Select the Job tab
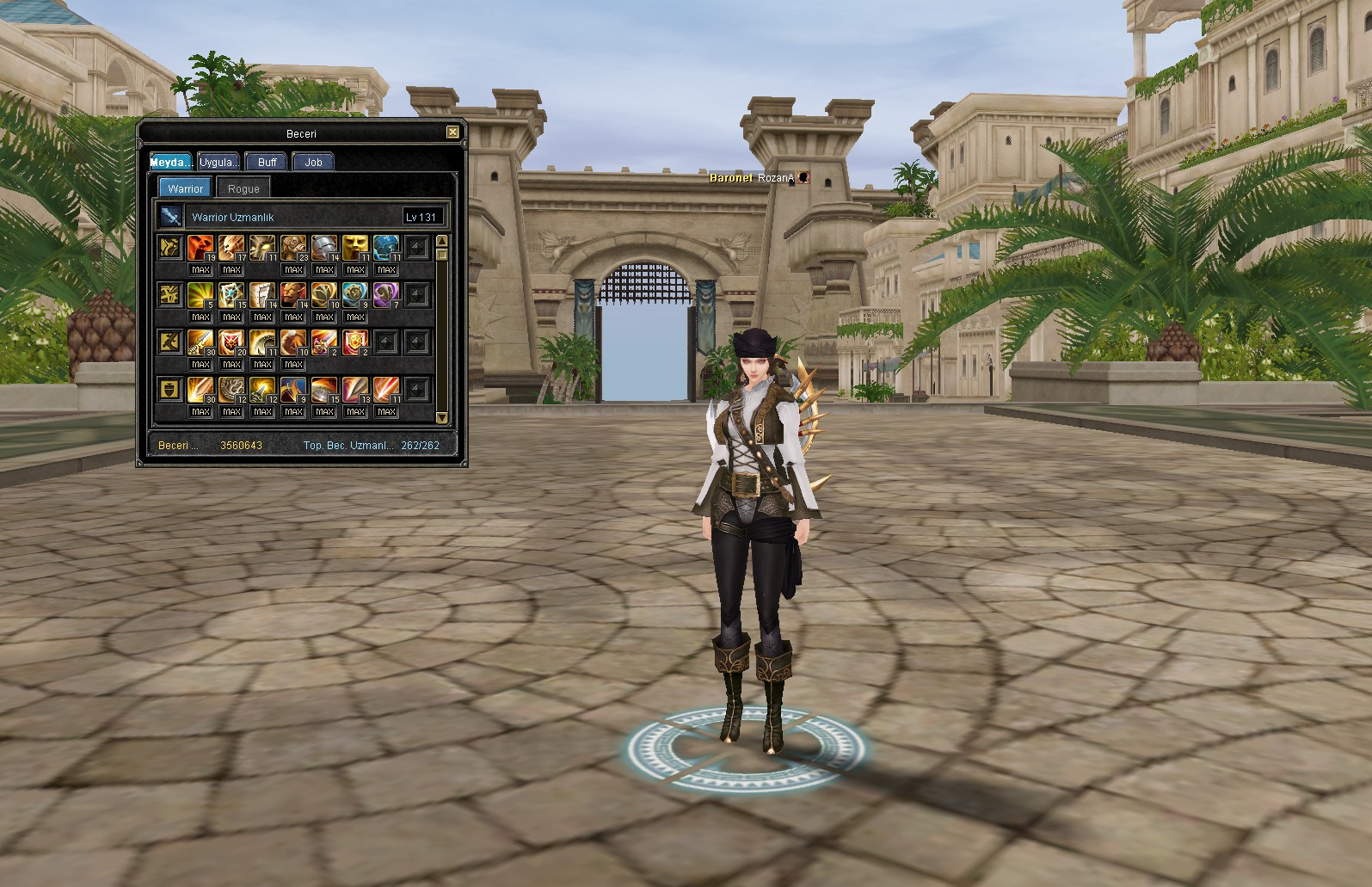The height and width of the screenshot is (887, 1372). [313, 162]
